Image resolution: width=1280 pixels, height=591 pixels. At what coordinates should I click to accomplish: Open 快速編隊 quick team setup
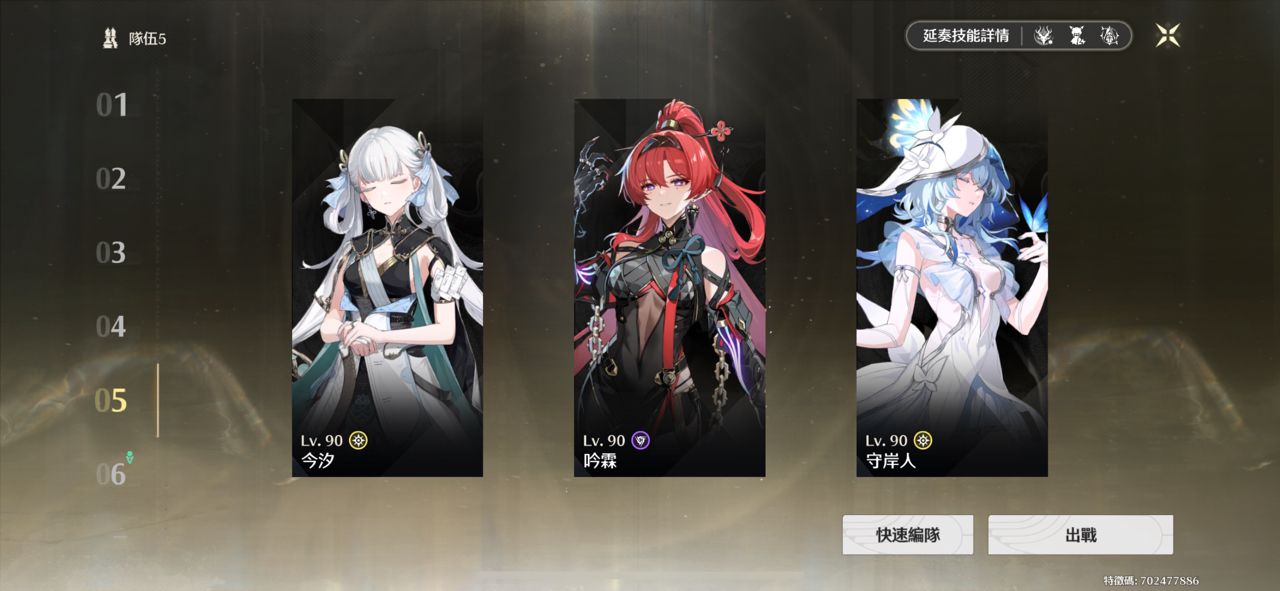(907, 535)
